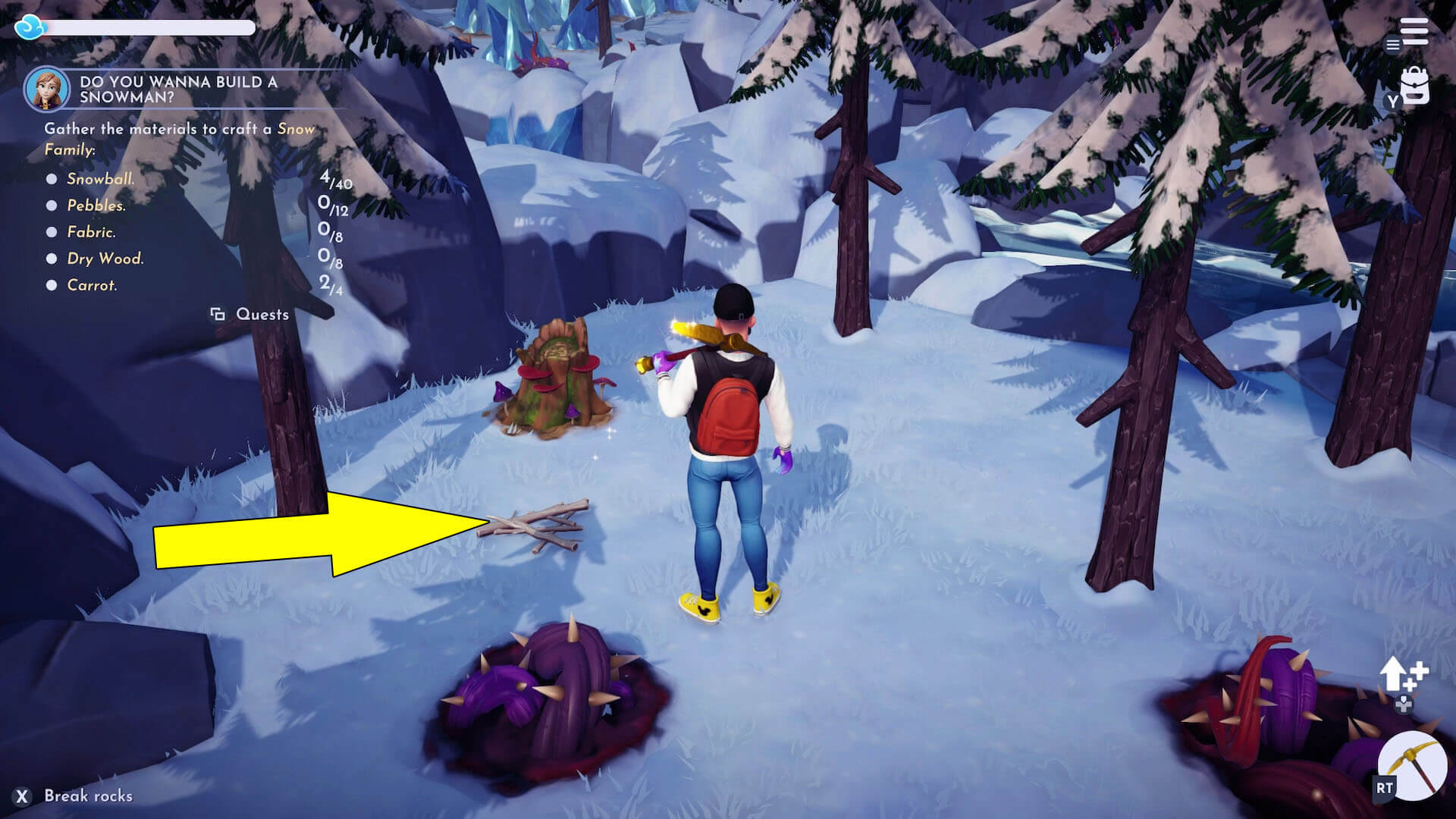Click Anna's quest portrait
This screenshot has width=1456, height=819.
point(47,89)
